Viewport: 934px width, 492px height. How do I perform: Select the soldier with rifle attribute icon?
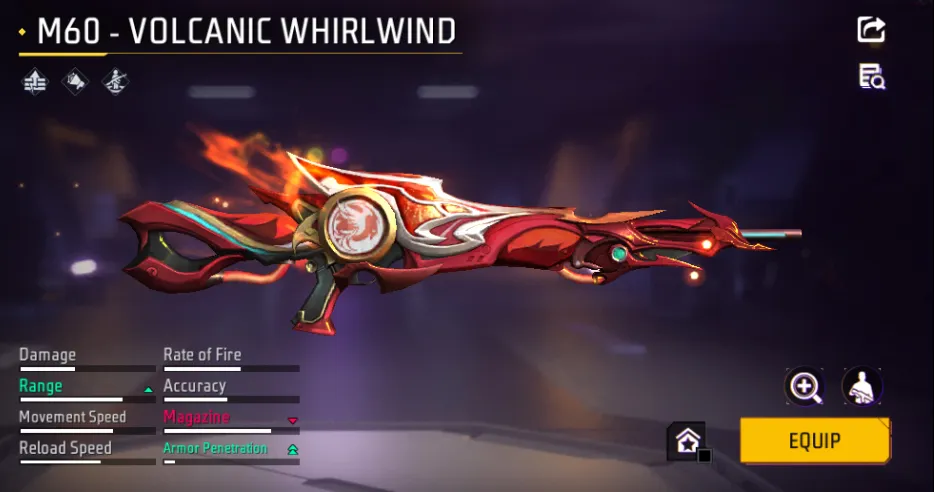click(x=115, y=82)
